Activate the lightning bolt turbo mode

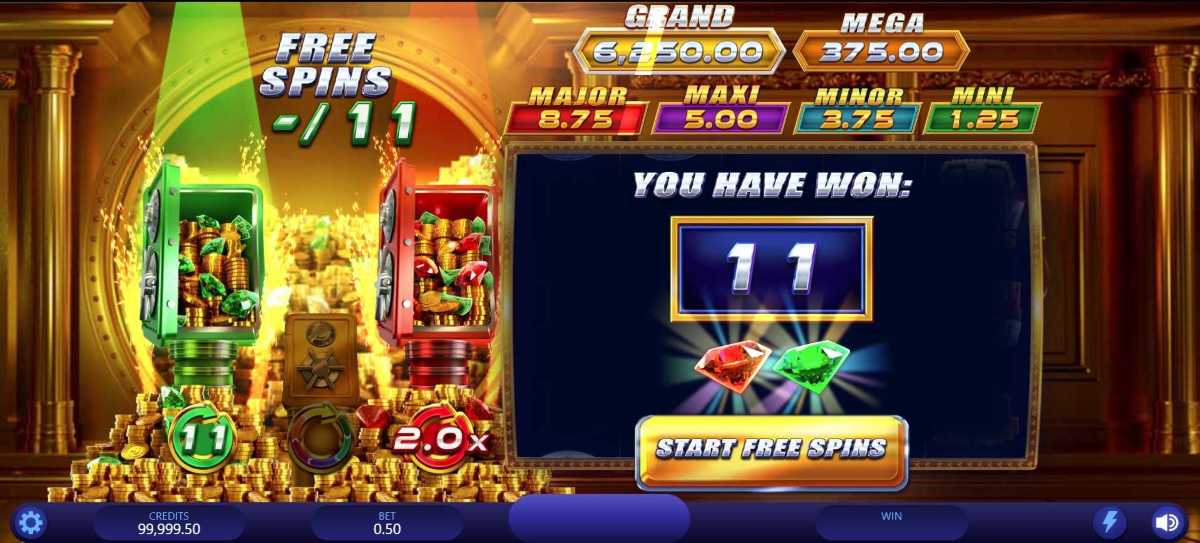point(1110,522)
